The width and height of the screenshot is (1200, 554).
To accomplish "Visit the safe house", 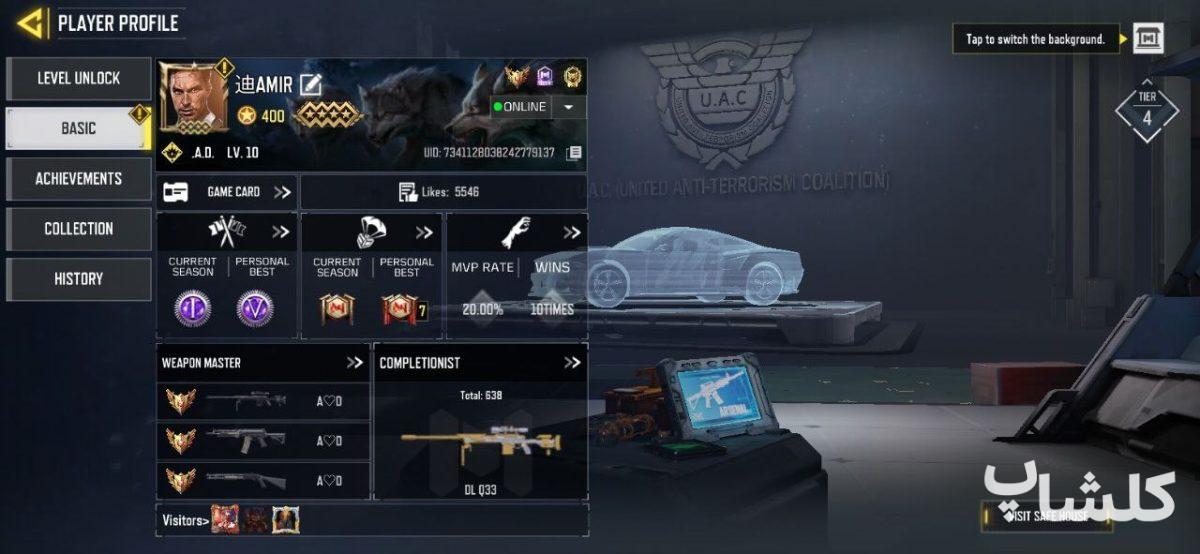I will (1048, 516).
